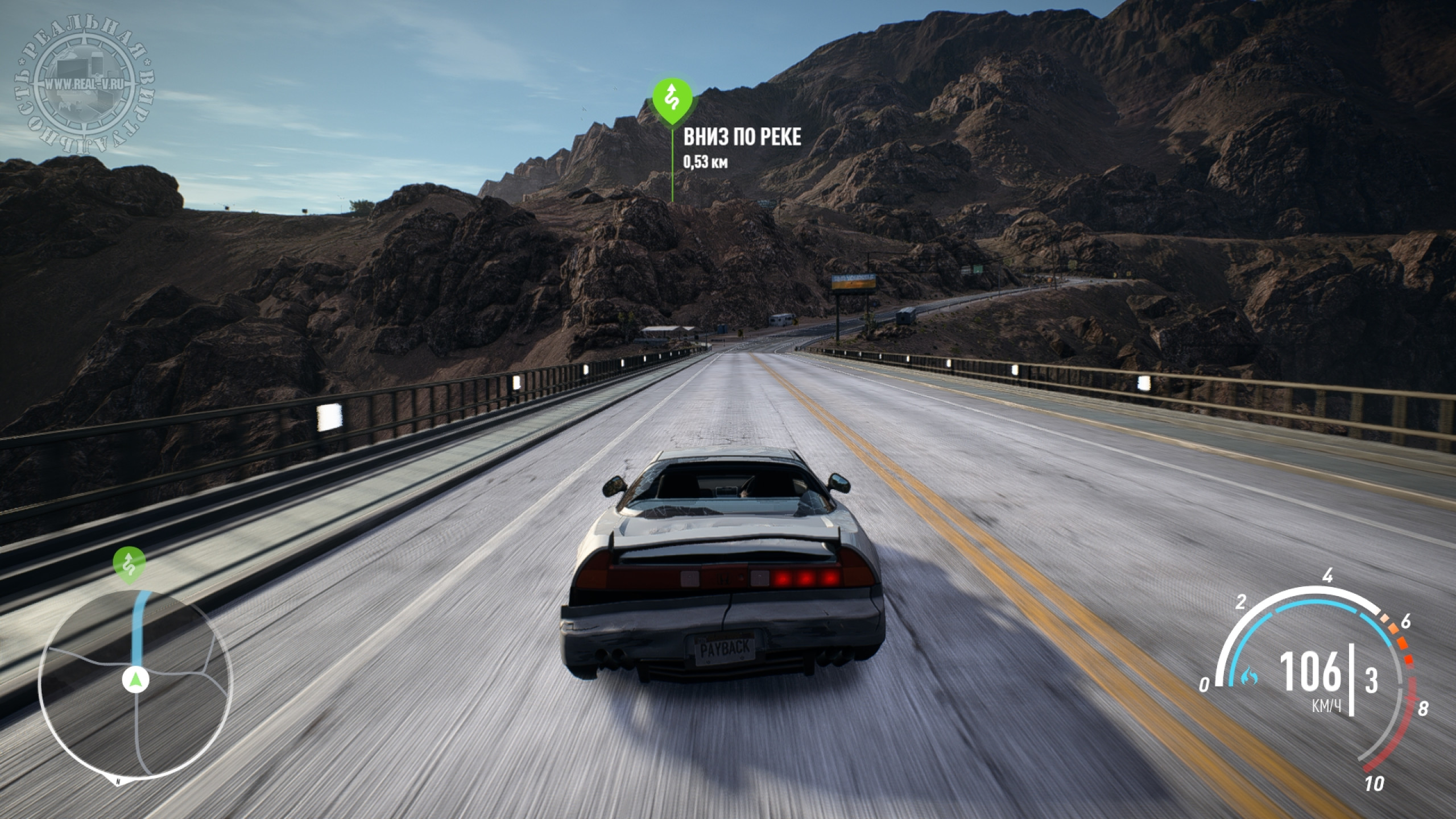Click the player arrow on the minimap
Image resolution: width=1456 pixels, height=819 pixels.
point(135,679)
